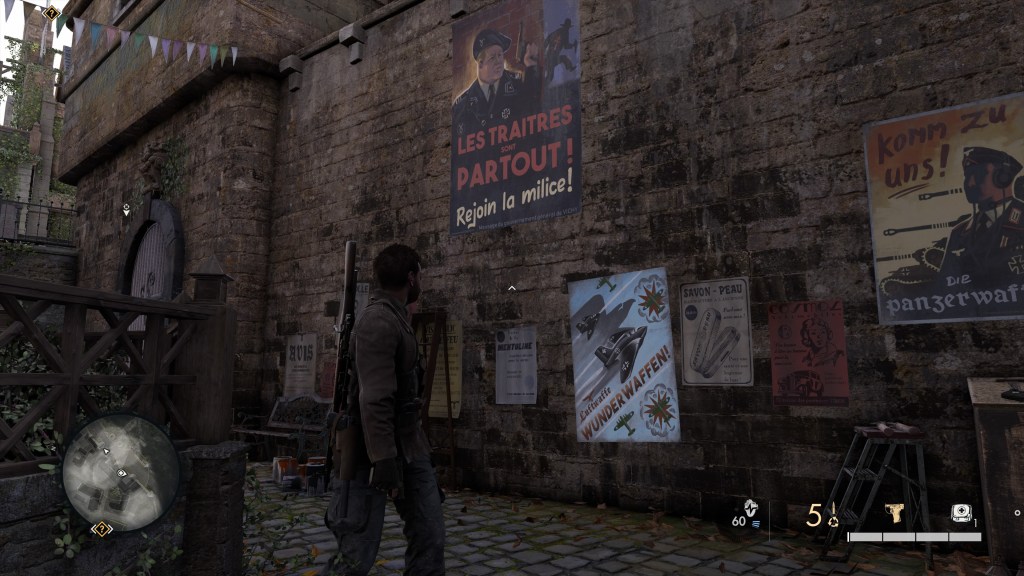
Task: Click the heart rate monitor icon
Action: [752, 507]
